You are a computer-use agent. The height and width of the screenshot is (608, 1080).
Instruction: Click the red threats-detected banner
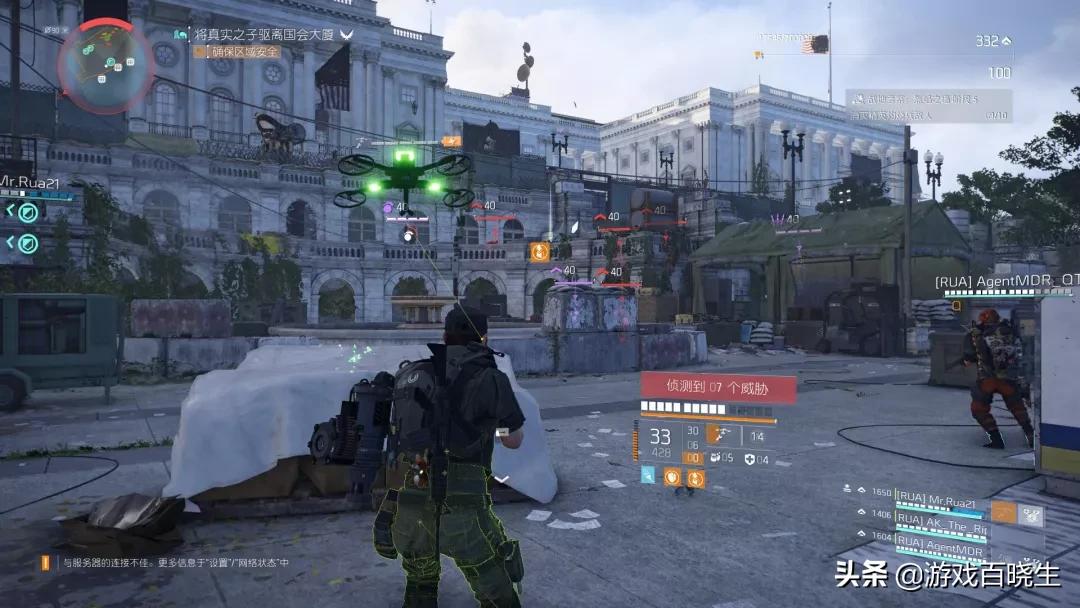tap(718, 386)
